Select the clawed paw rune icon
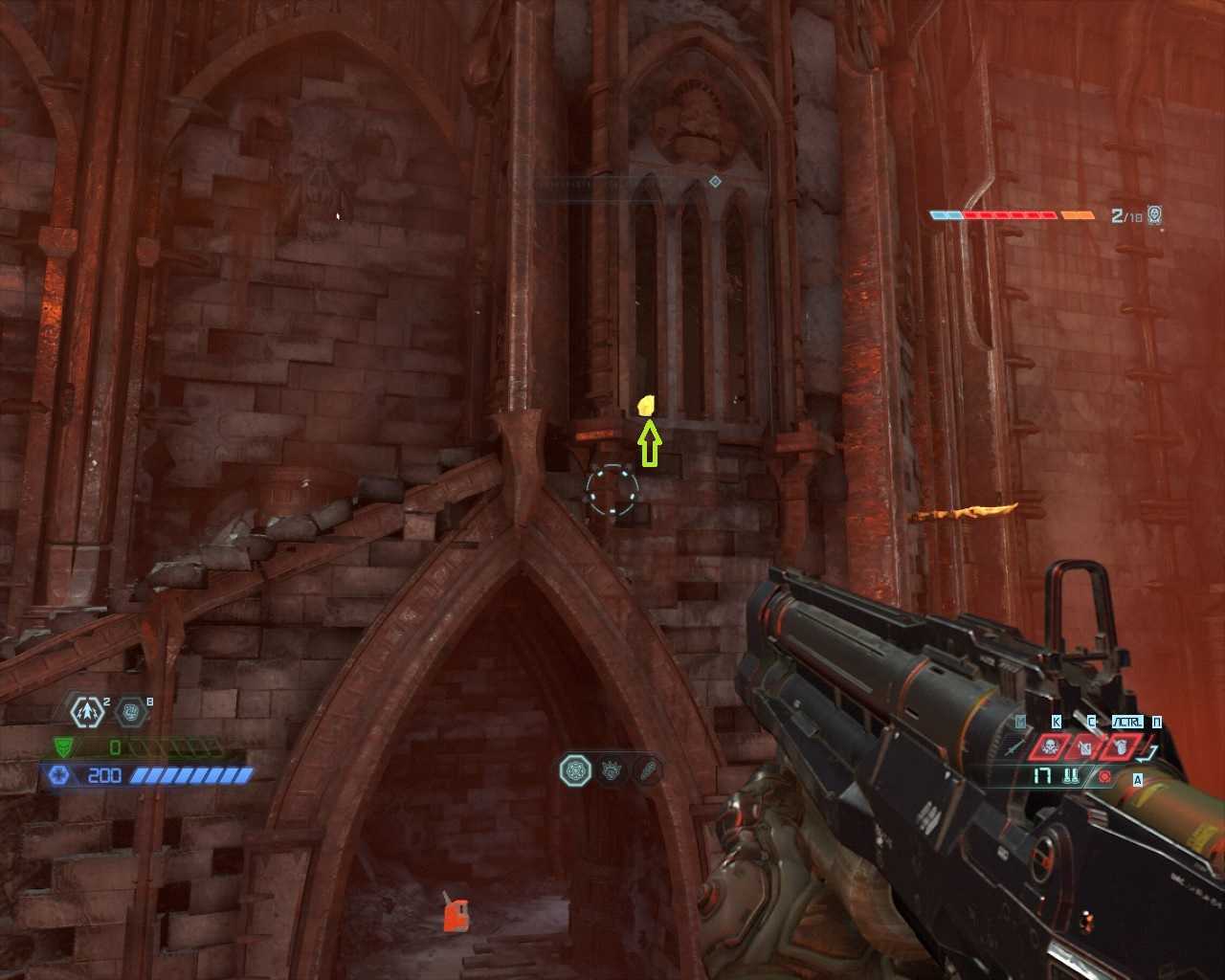1225x980 pixels. click(612, 769)
